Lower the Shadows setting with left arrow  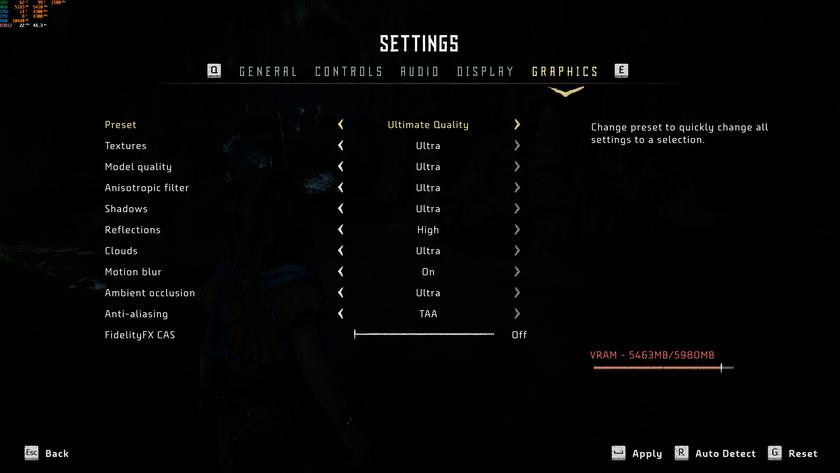(341, 209)
